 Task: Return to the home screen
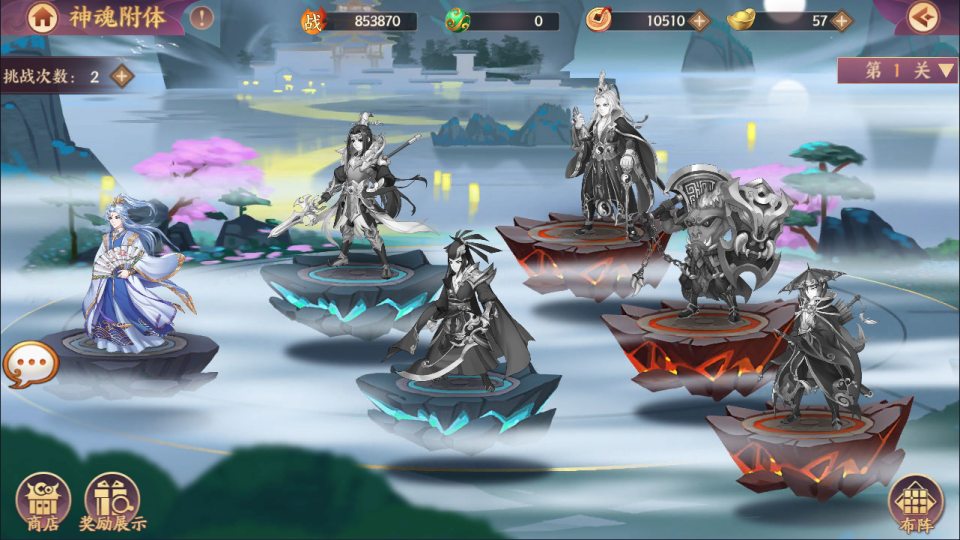point(41,17)
